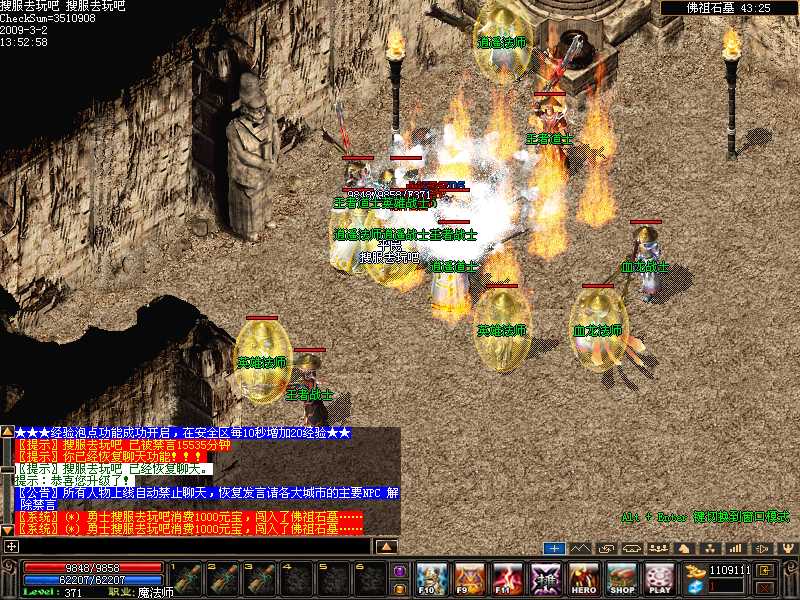Open the SHOP button
This screenshot has height=600, width=800.
pos(621,579)
